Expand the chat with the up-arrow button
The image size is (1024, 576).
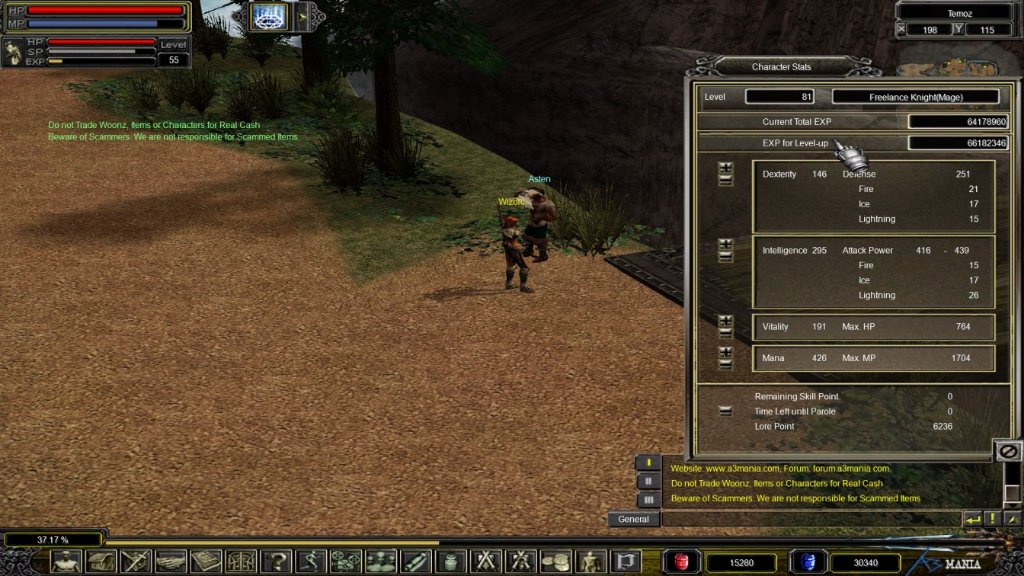tap(1011, 519)
